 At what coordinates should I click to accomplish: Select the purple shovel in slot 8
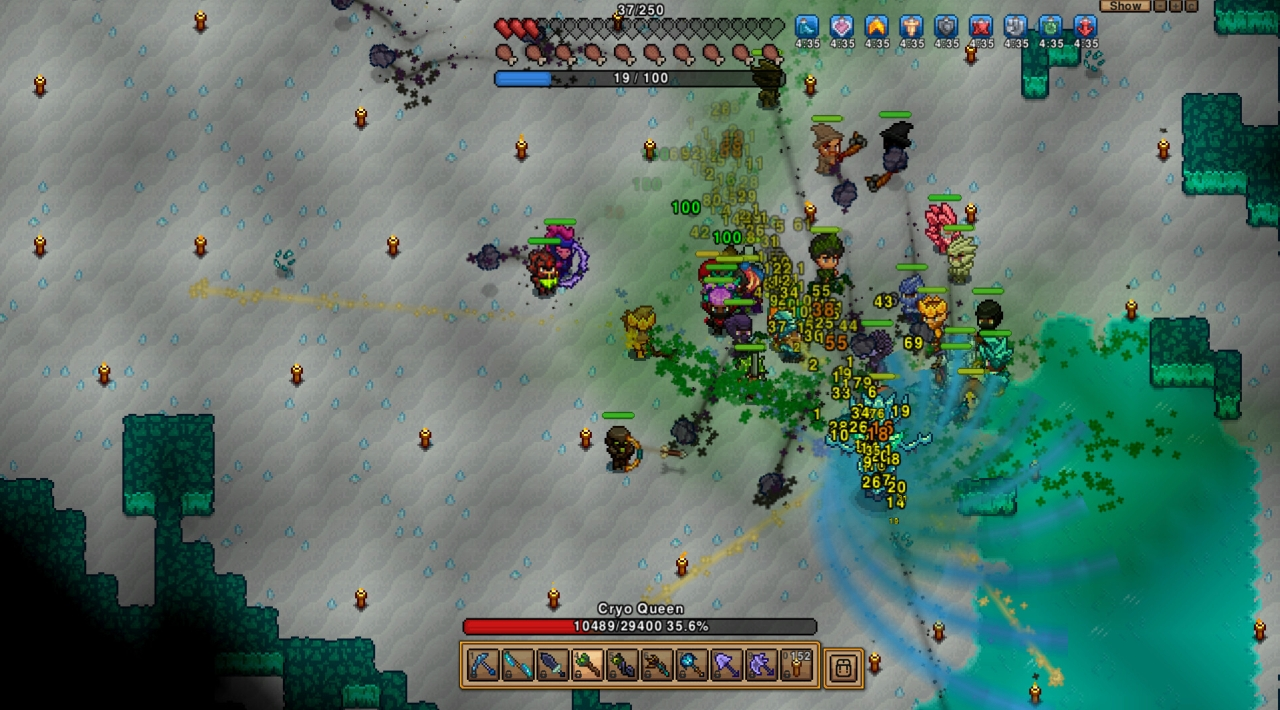pyautogui.click(x=727, y=666)
